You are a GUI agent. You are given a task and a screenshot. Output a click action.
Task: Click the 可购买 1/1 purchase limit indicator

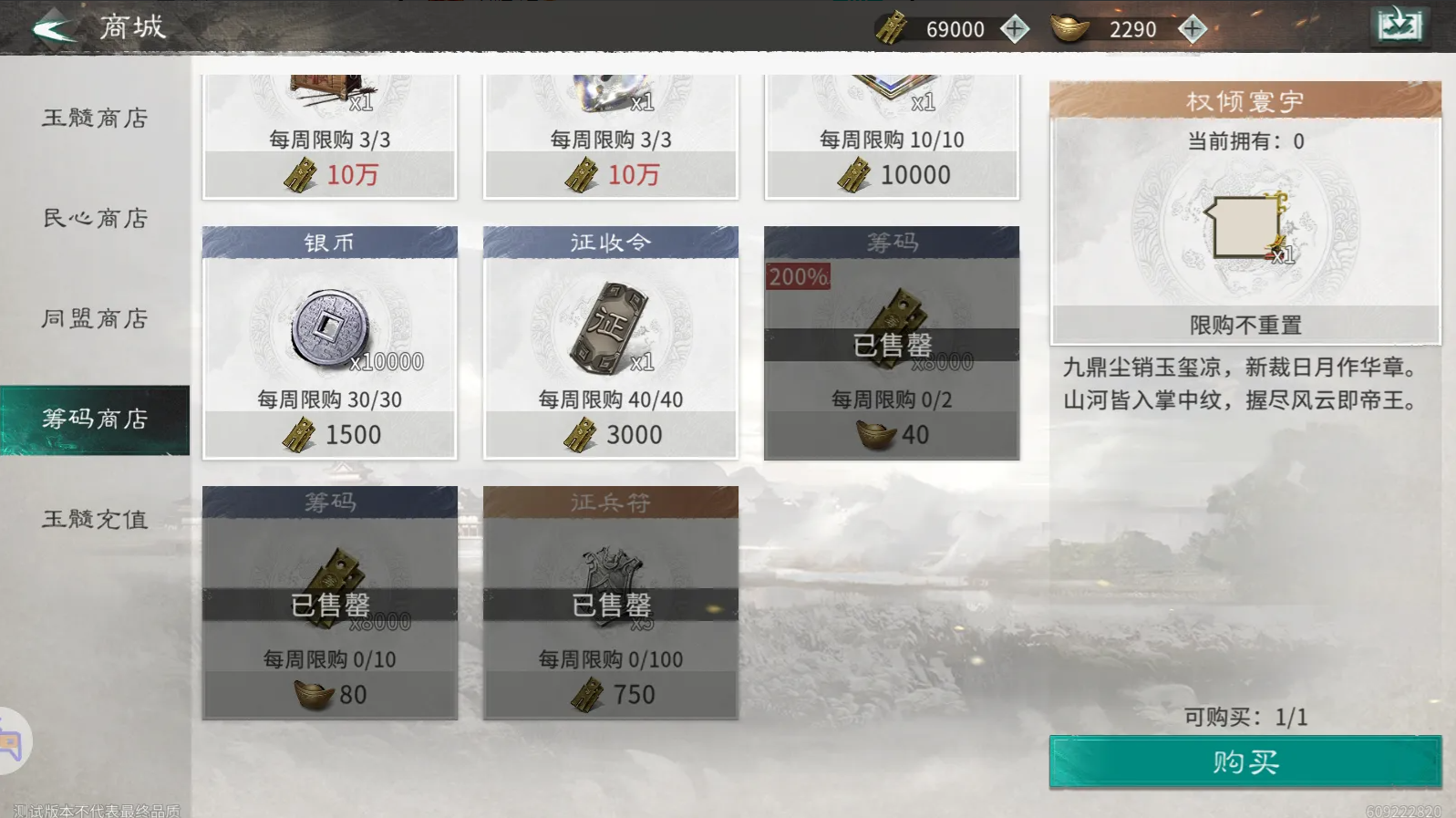point(1244,718)
